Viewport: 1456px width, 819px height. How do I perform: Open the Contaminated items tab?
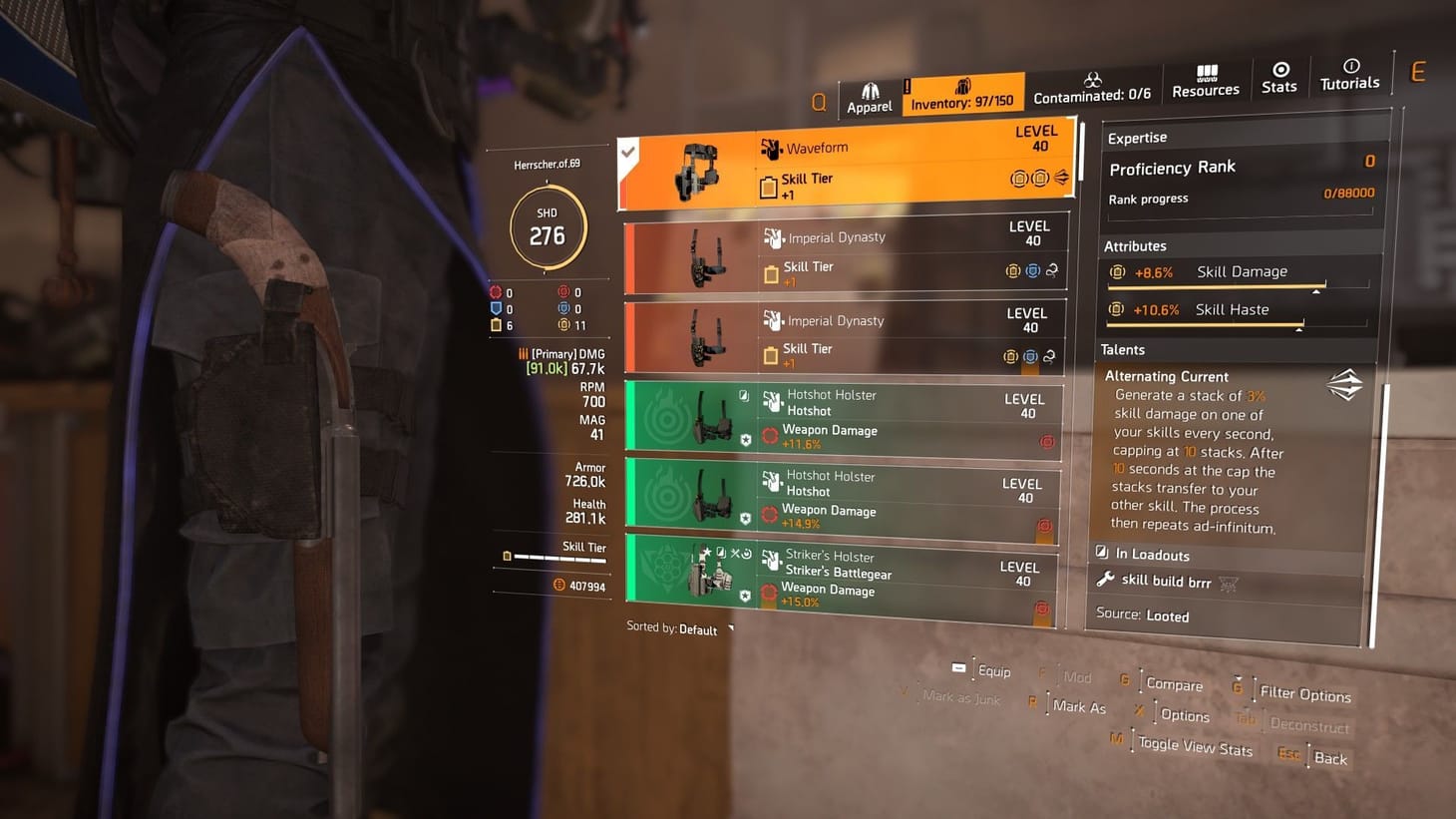point(1093,88)
